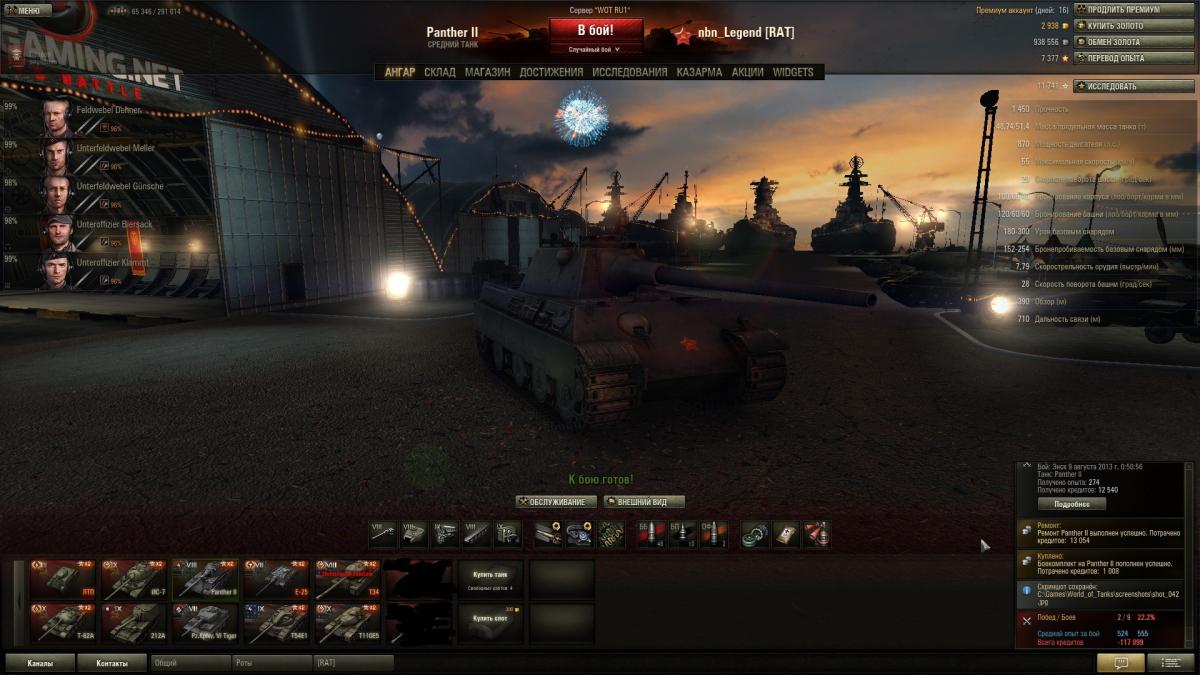Open the «Магазин» tab
The width and height of the screenshot is (1200, 675).
click(487, 72)
